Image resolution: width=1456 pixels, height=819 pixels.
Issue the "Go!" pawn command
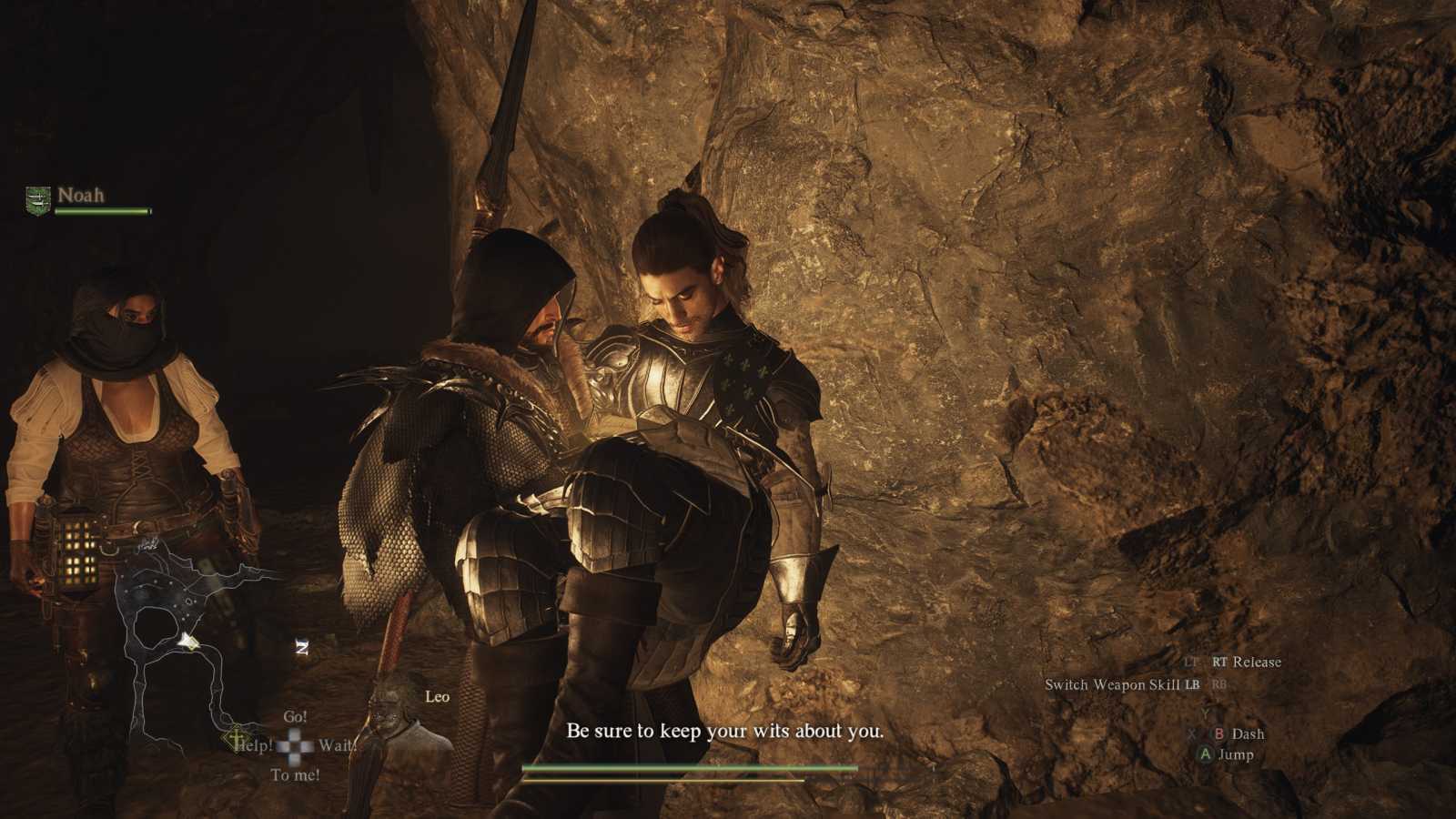click(295, 717)
